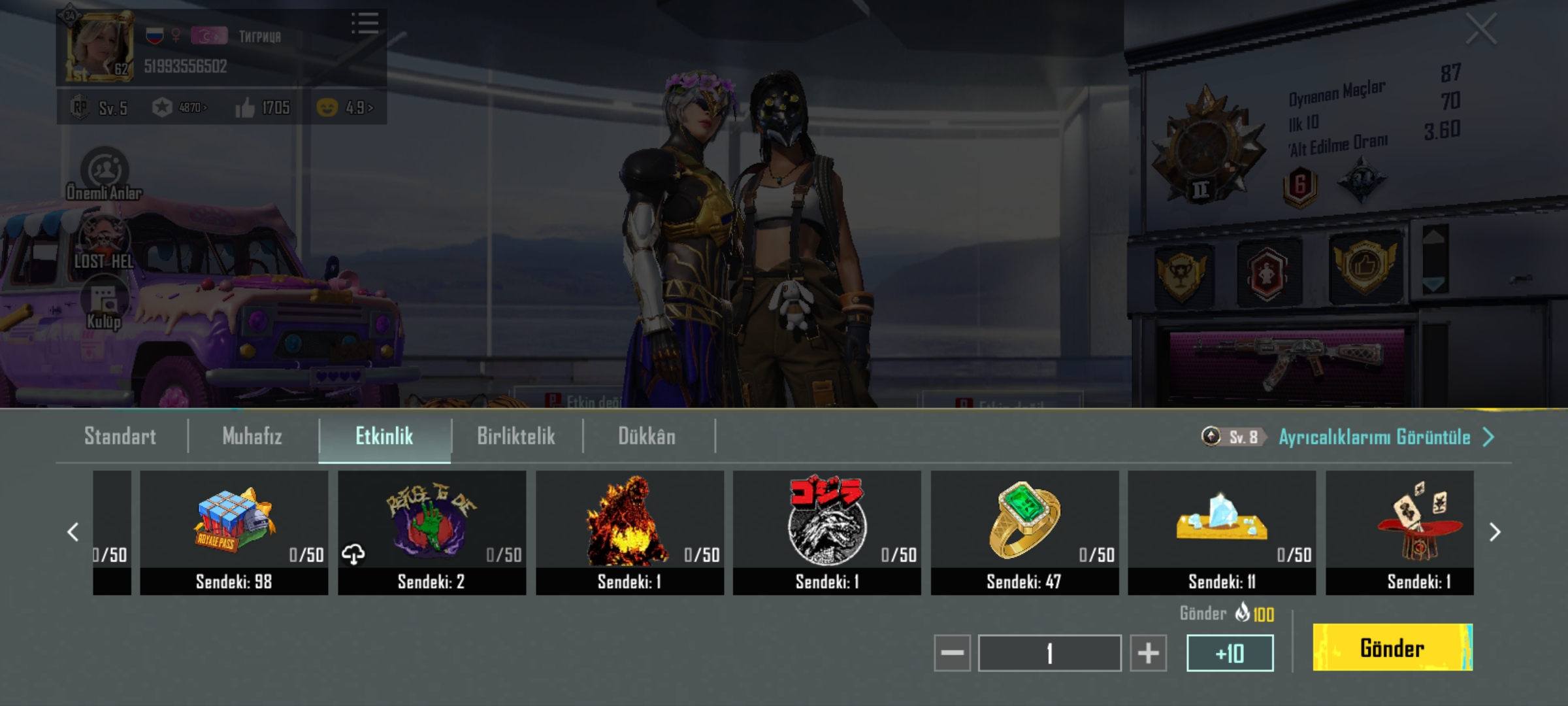The height and width of the screenshot is (706, 1568).
Task: Select the Etkinlik tab
Action: coord(384,436)
